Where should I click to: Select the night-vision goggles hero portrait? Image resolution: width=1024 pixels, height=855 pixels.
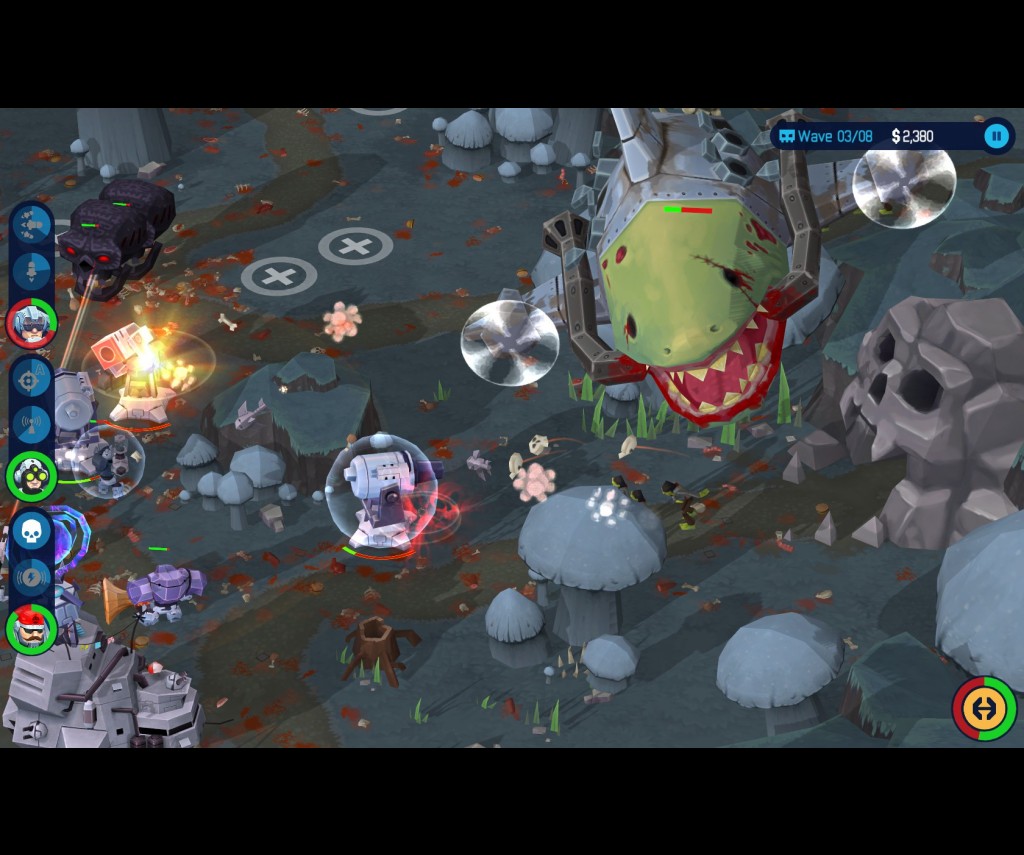tap(32, 476)
